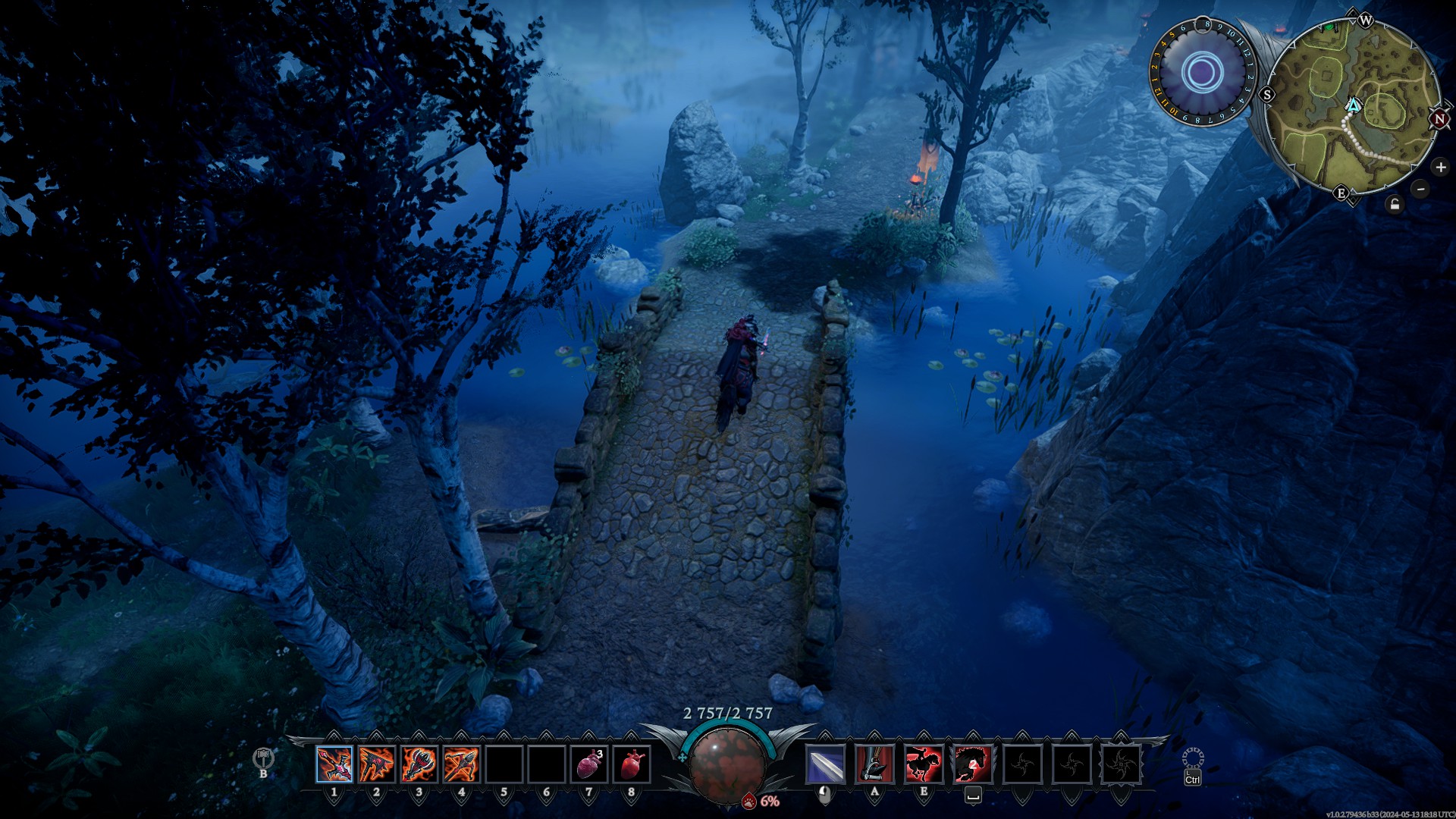Use the red heart item in slot 8
This screenshot has width=1456, height=819.
point(632,764)
